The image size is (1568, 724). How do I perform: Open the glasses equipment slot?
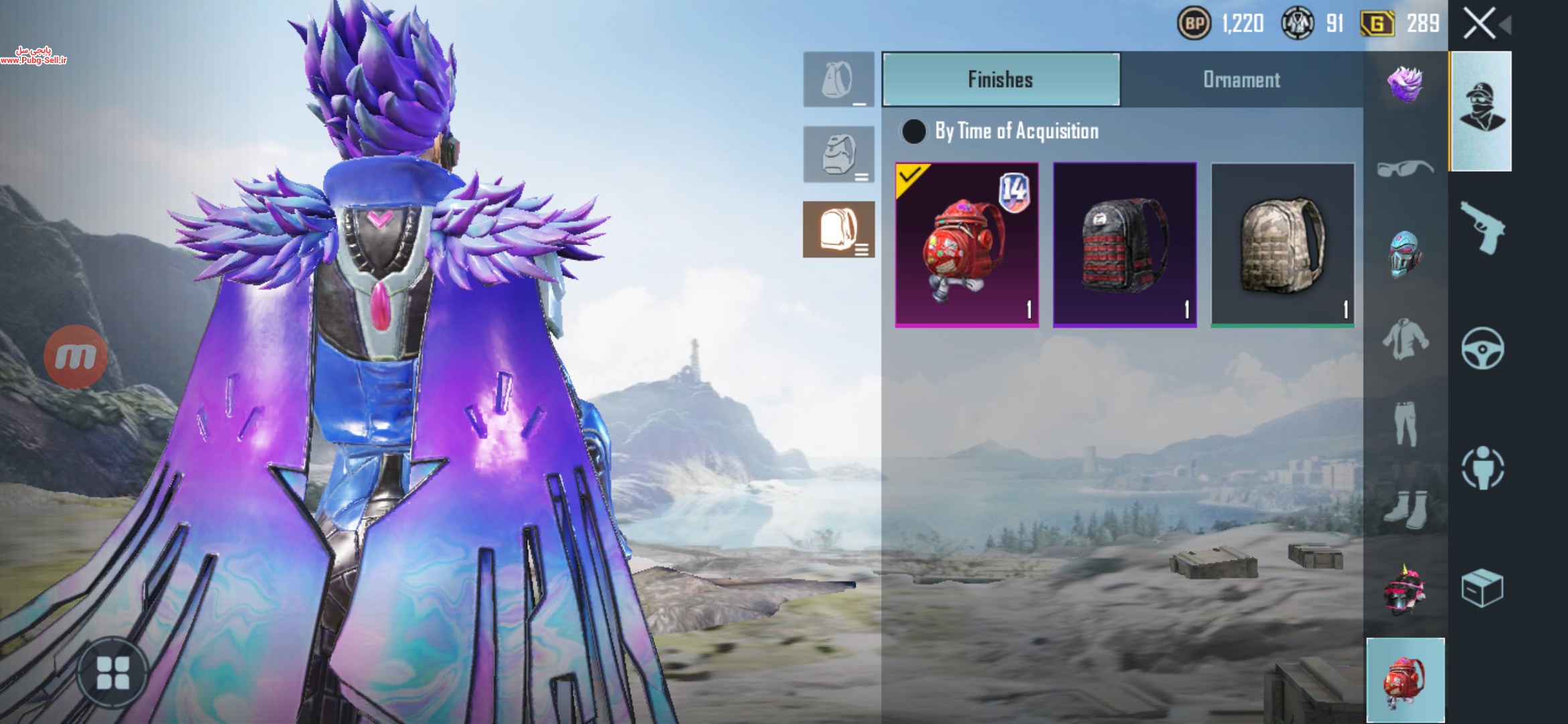(1405, 168)
